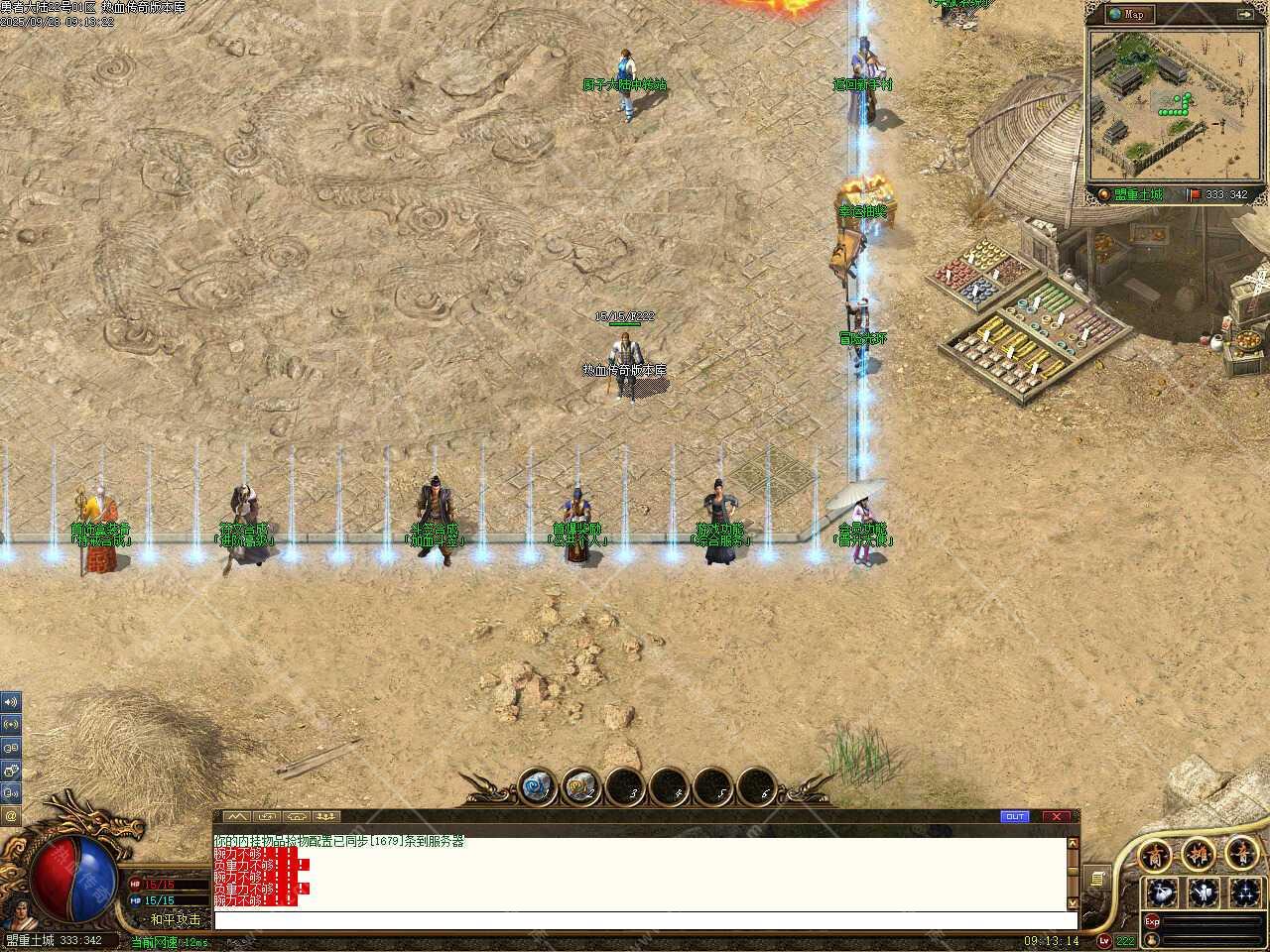1270x952 pixels.
Task: Open the three sparkles skill icon
Action: click(1245, 892)
